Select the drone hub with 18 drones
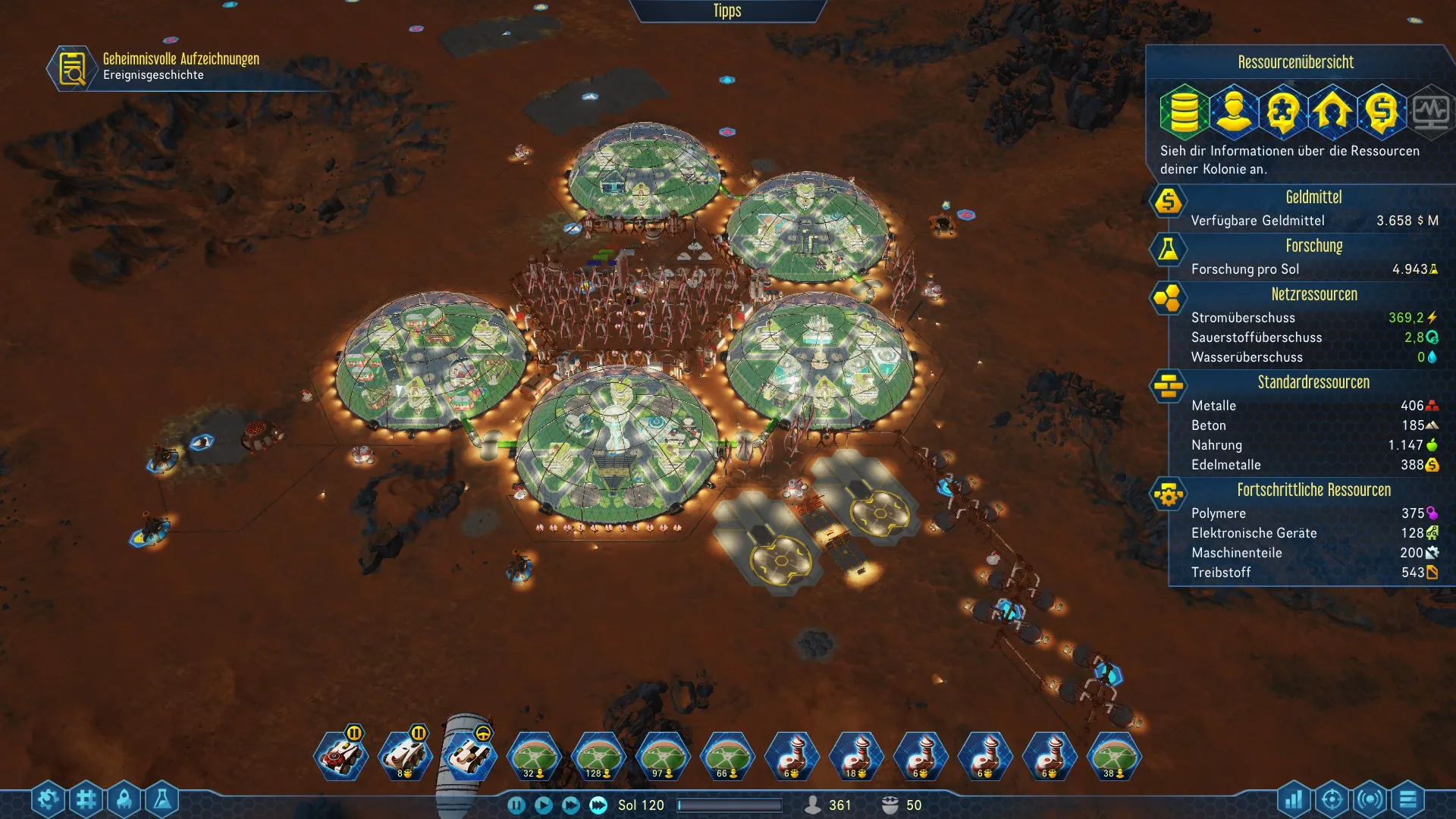The width and height of the screenshot is (1456, 819). click(857, 757)
